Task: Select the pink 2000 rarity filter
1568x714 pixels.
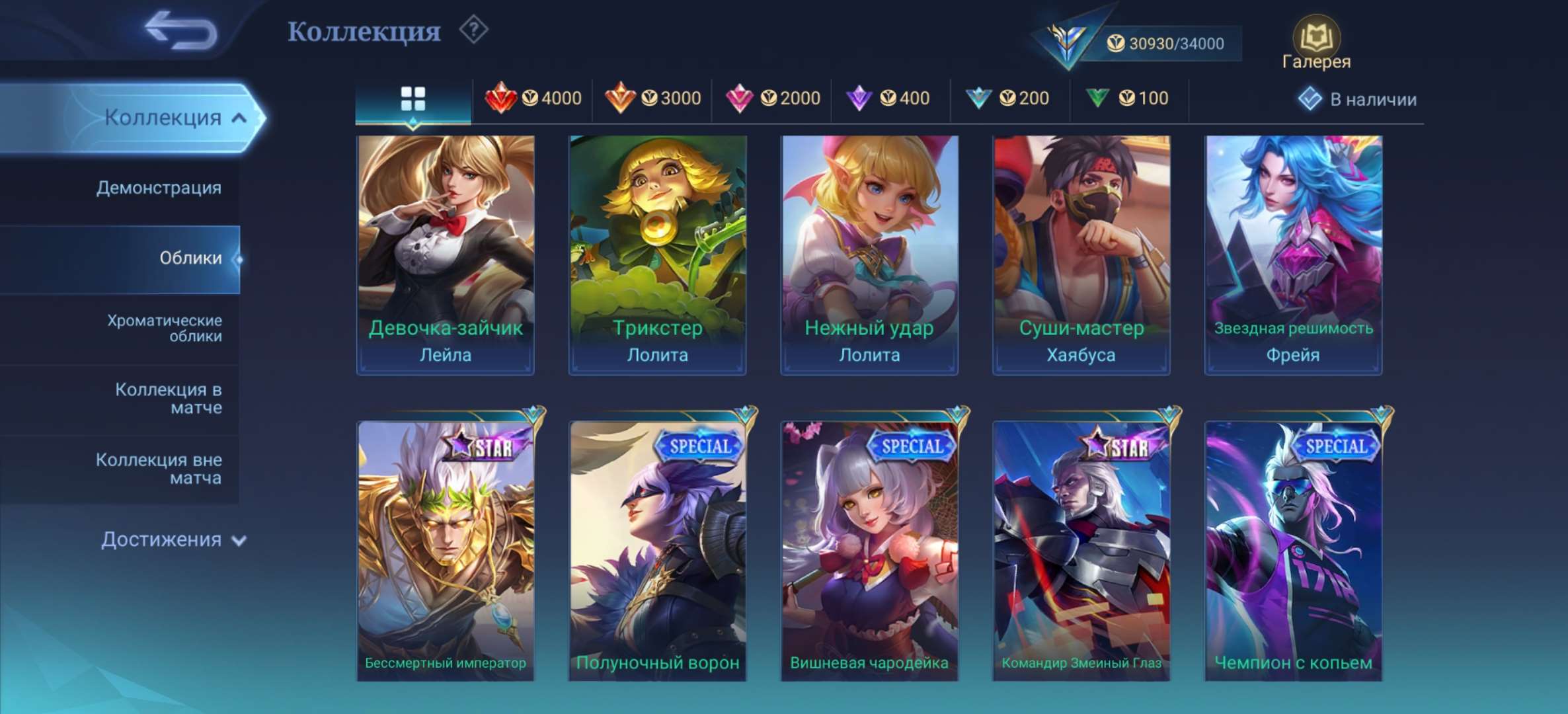Action: tap(772, 98)
